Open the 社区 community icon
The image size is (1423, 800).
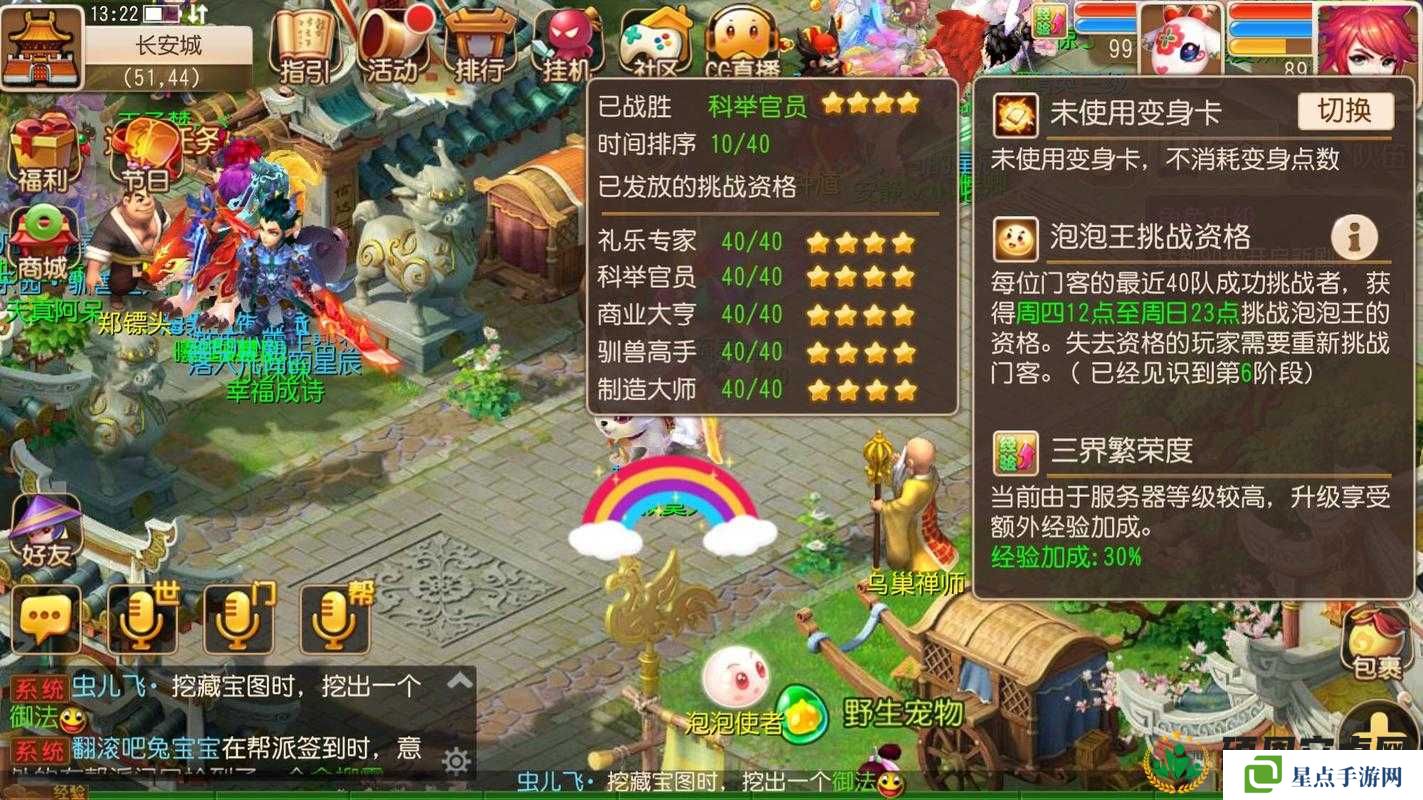pyautogui.click(x=655, y=40)
